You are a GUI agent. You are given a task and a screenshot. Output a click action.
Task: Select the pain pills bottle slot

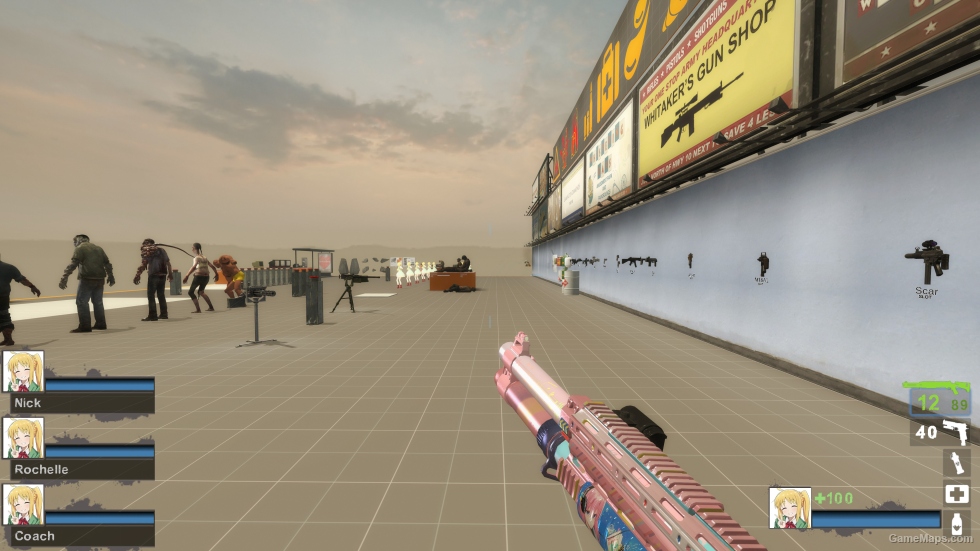[956, 524]
